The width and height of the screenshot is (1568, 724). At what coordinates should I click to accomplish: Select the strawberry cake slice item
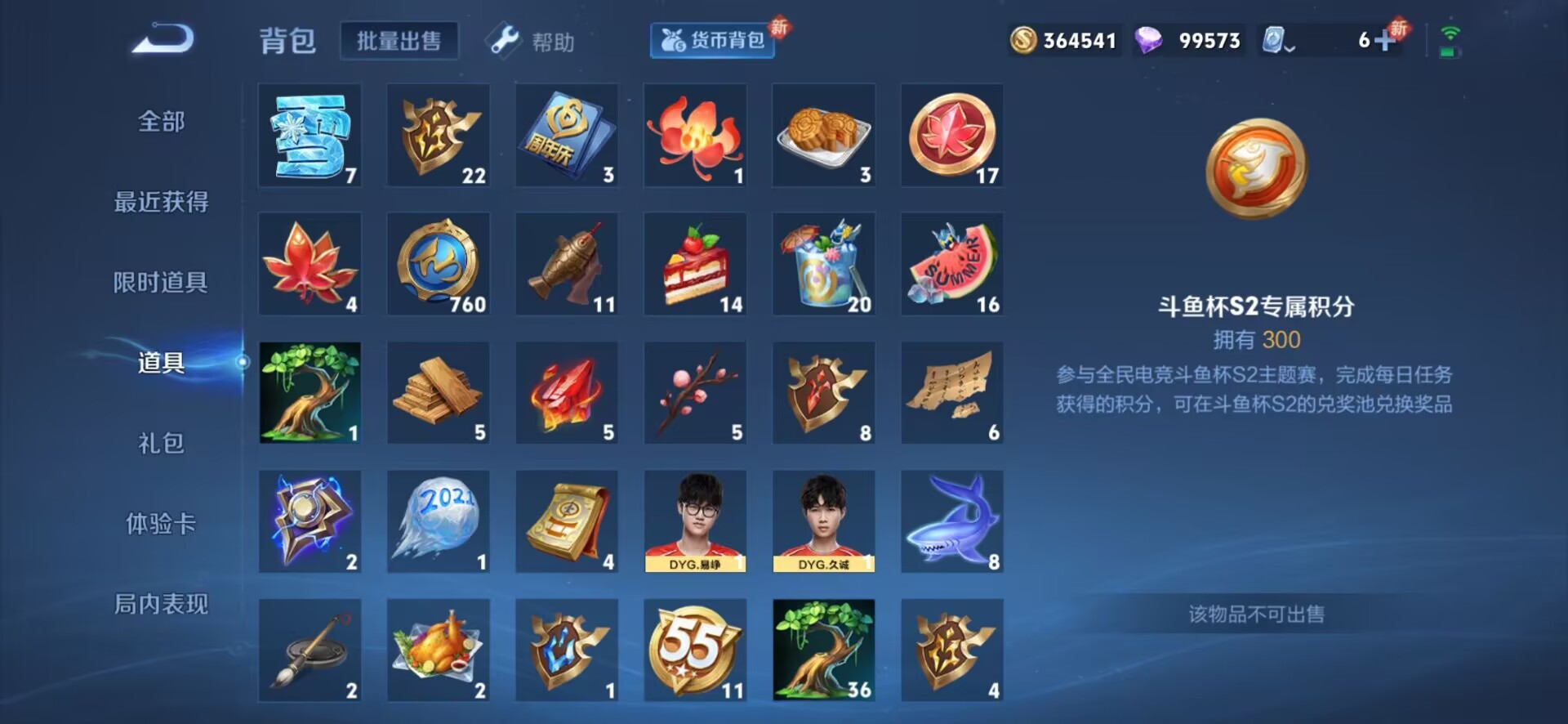coord(695,264)
